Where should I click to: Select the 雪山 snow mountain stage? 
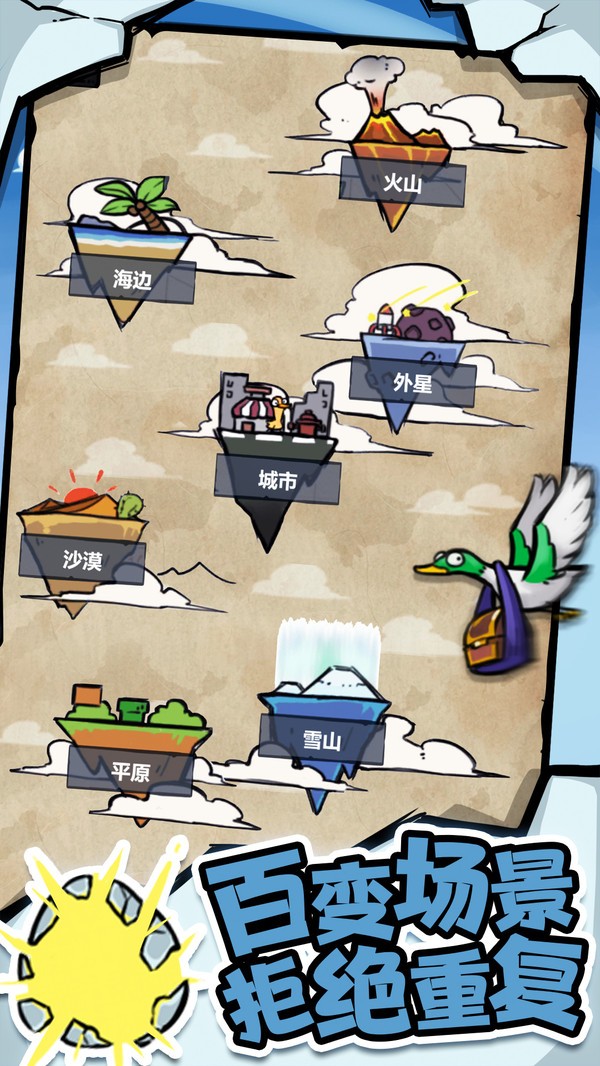pos(322,740)
